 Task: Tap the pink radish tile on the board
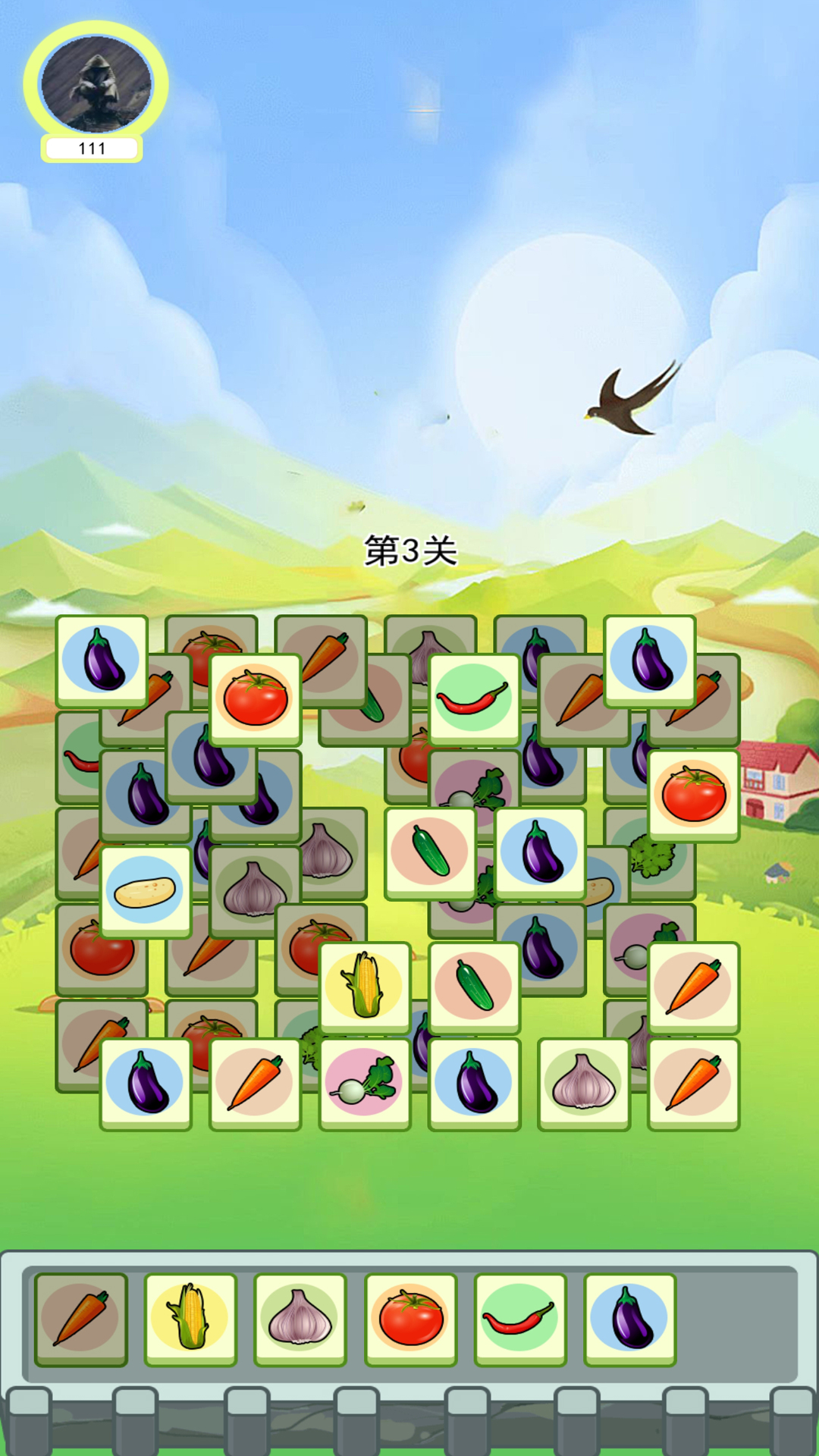point(365,1083)
